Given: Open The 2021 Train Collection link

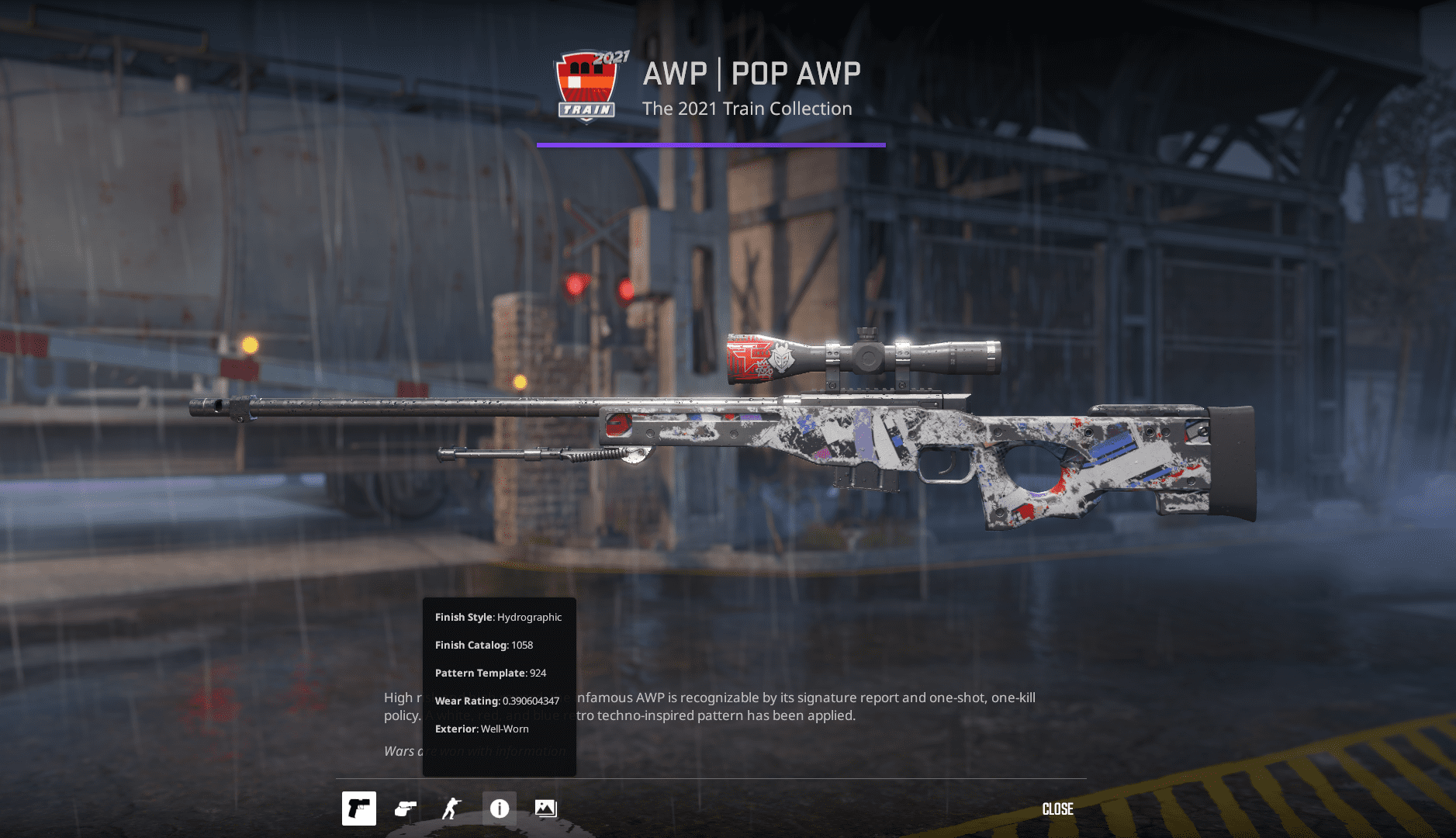Looking at the screenshot, I should pyautogui.click(x=747, y=109).
